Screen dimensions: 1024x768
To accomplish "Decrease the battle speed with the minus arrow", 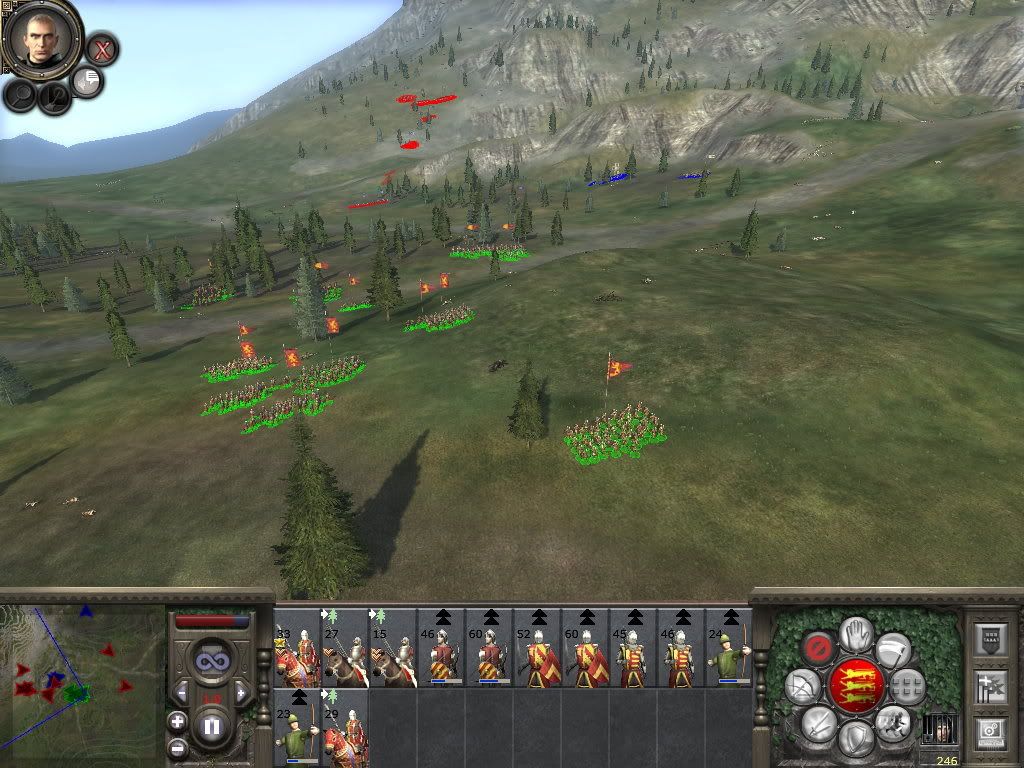I will coord(182,691).
